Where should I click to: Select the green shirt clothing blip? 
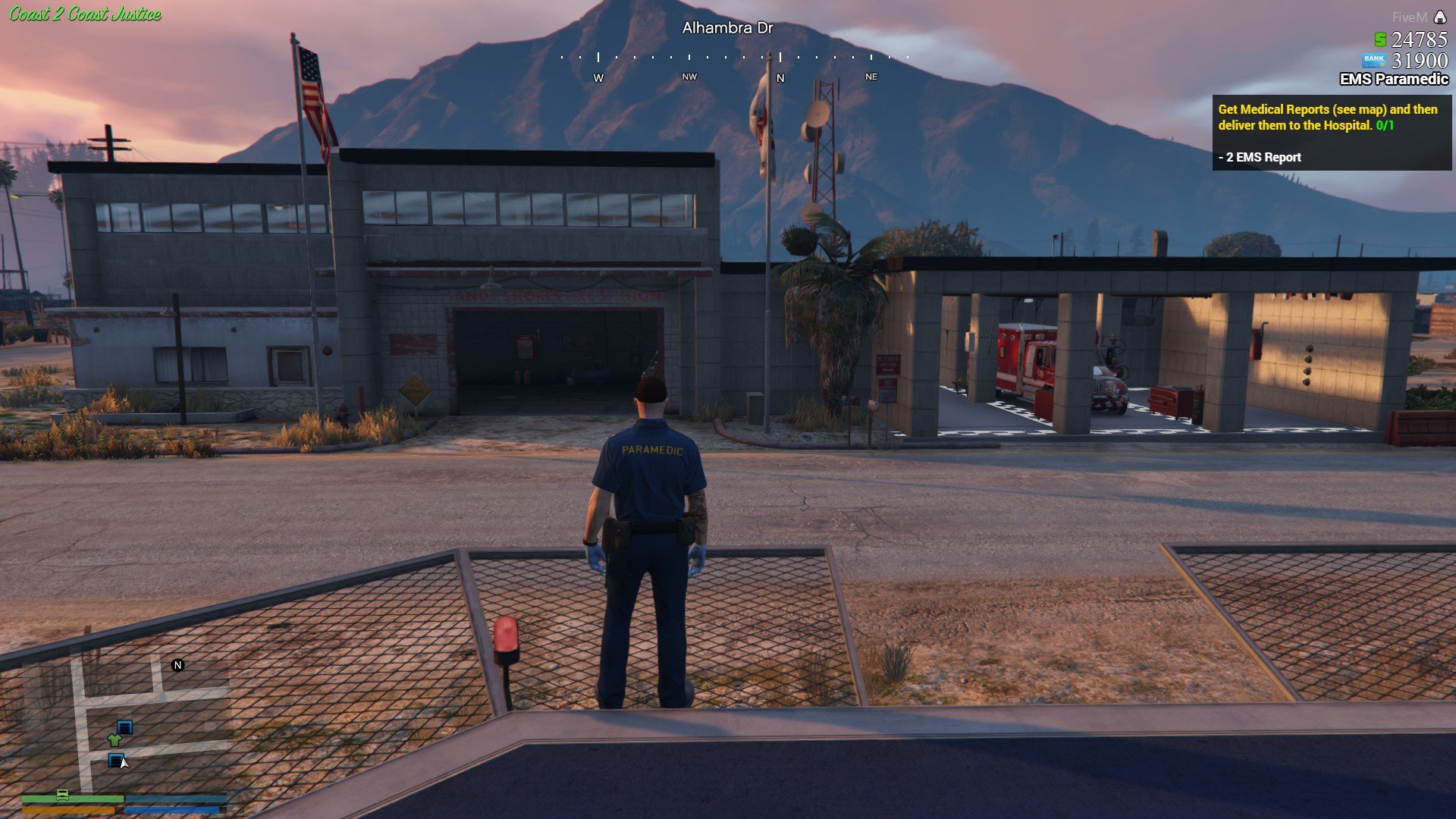click(x=115, y=739)
